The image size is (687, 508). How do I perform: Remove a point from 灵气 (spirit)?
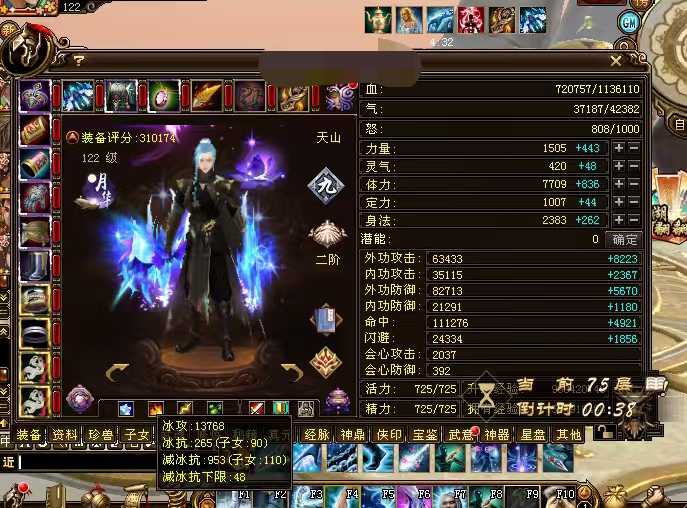(x=634, y=166)
